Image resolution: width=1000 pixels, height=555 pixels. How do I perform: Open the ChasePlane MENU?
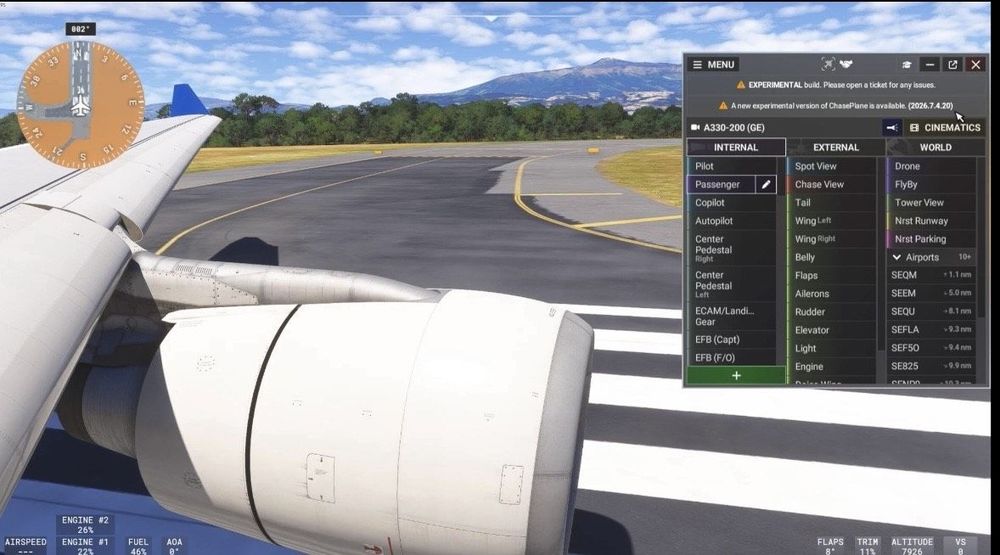pos(714,65)
